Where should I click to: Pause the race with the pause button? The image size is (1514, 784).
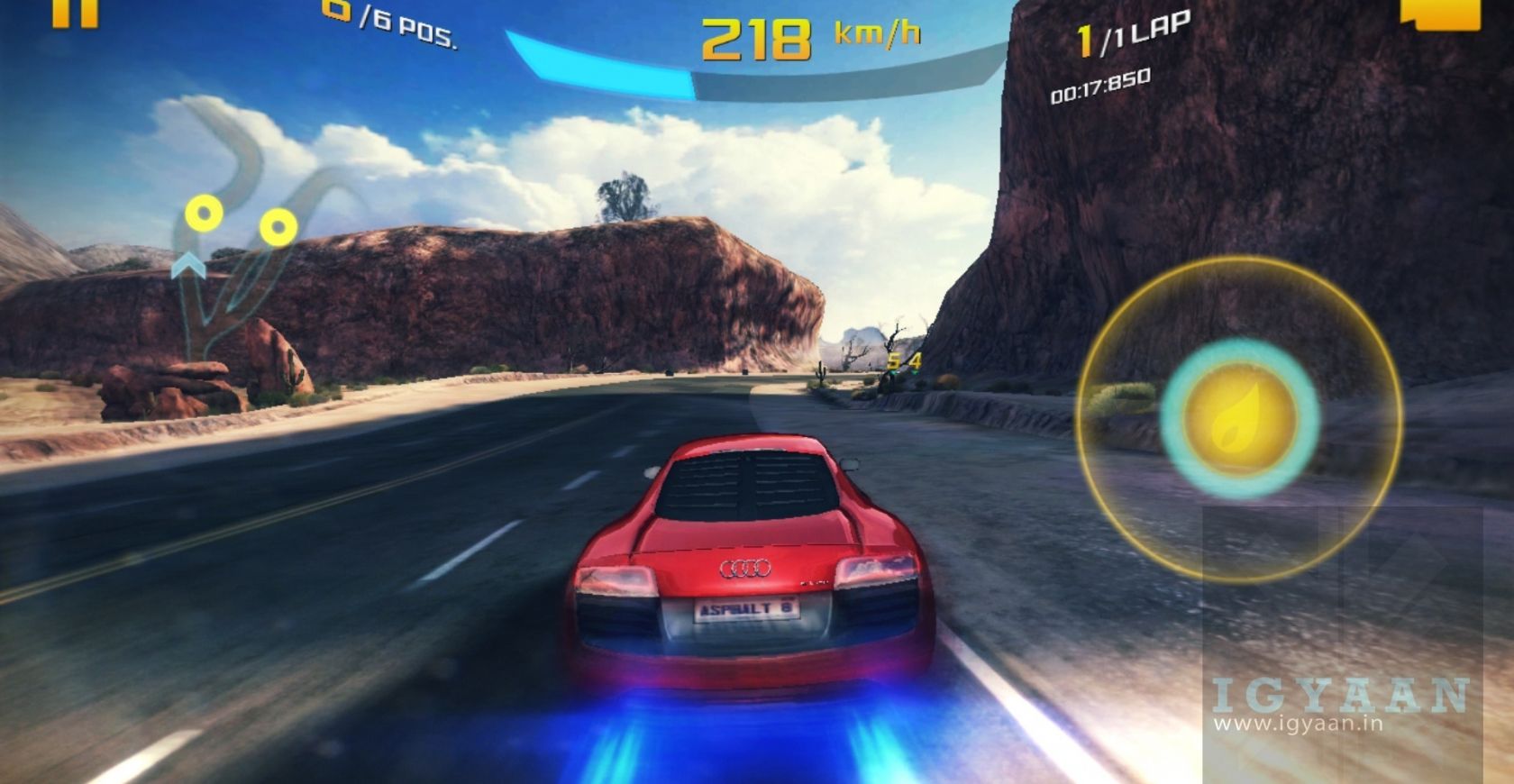click(74, 13)
